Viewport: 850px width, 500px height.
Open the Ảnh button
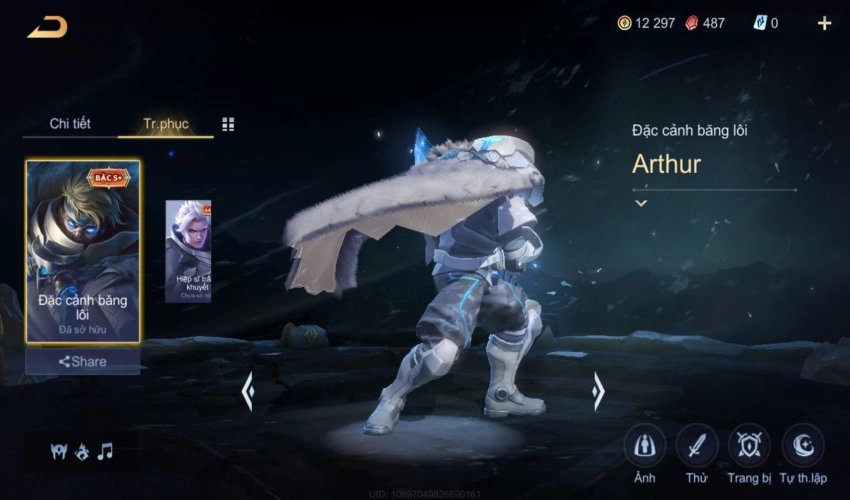645,446
